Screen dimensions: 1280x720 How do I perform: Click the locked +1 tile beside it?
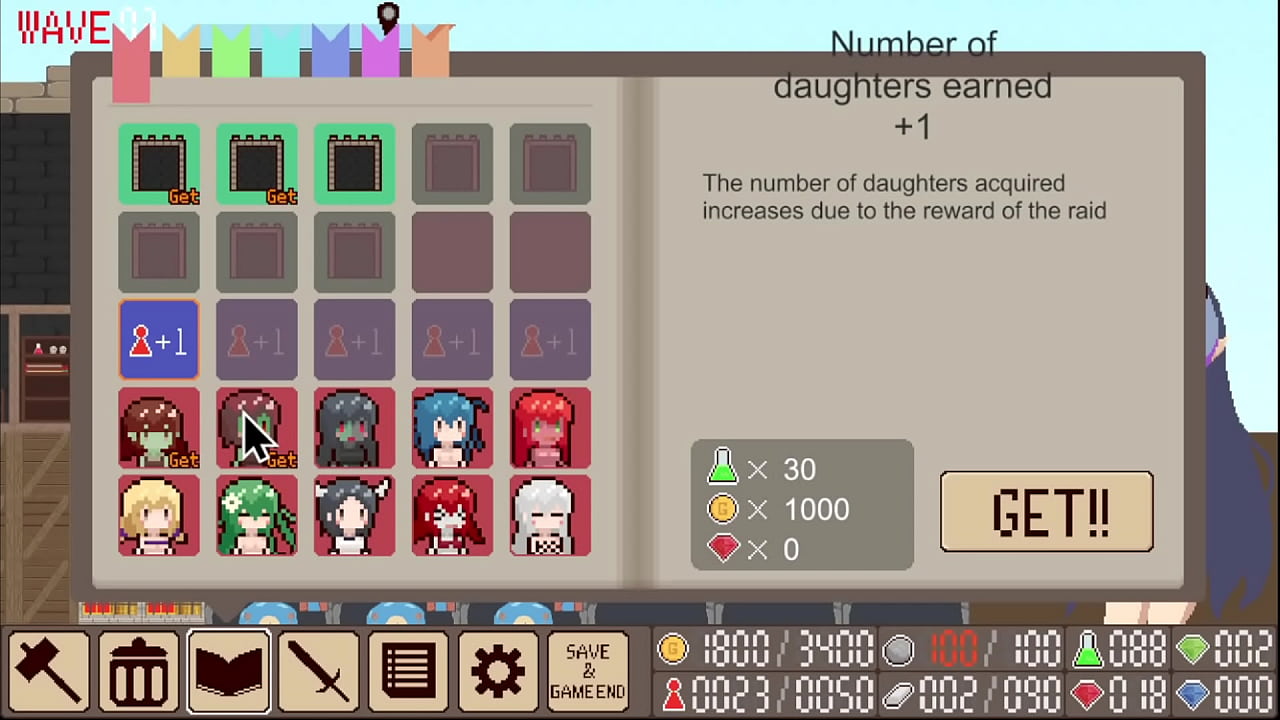256,341
